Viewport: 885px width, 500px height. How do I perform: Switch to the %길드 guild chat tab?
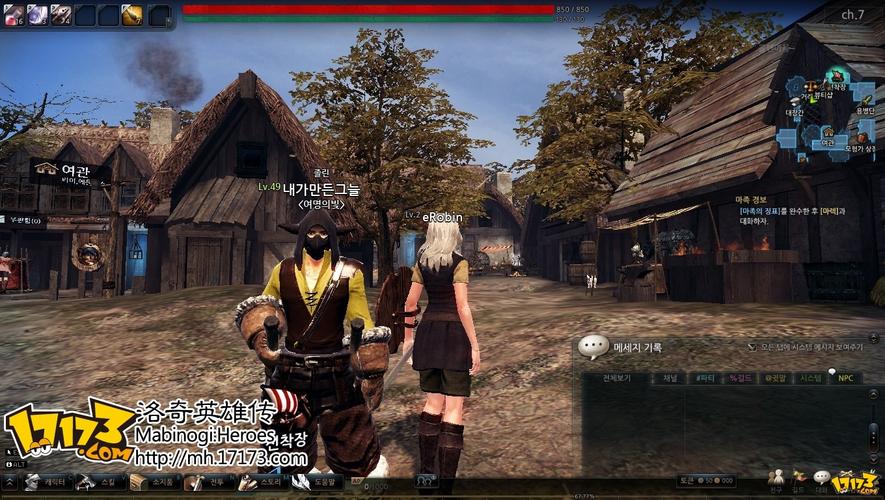coord(741,378)
